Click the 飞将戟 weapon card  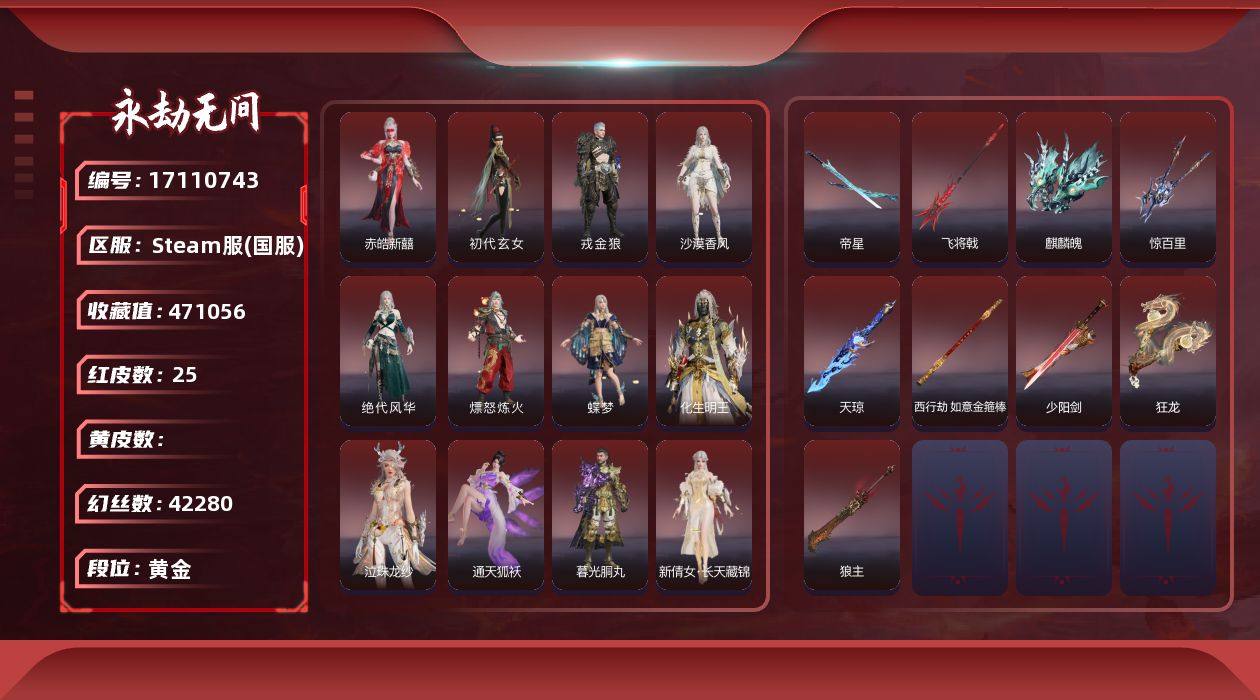pos(960,186)
